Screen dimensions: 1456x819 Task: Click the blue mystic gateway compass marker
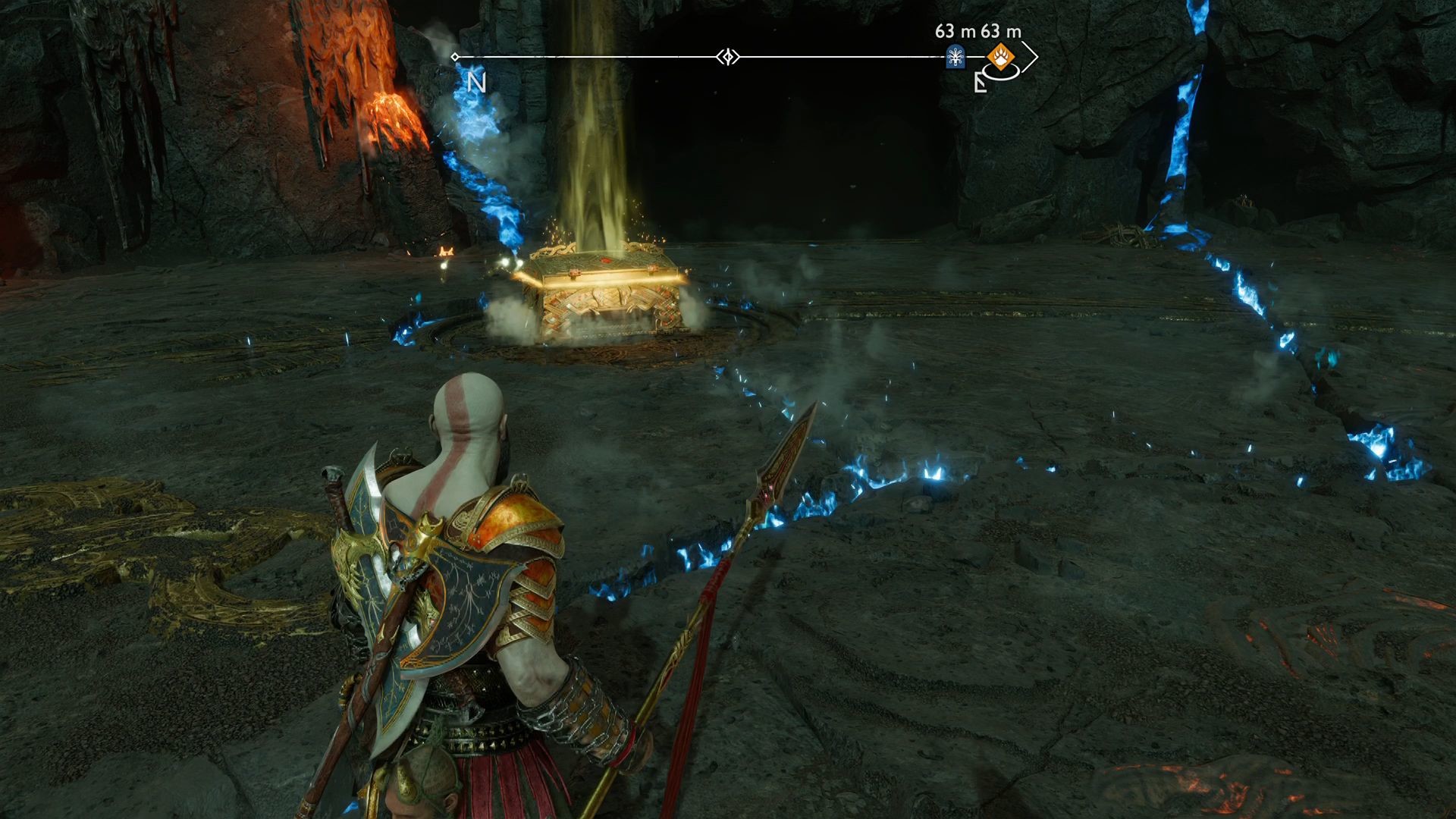click(x=955, y=57)
